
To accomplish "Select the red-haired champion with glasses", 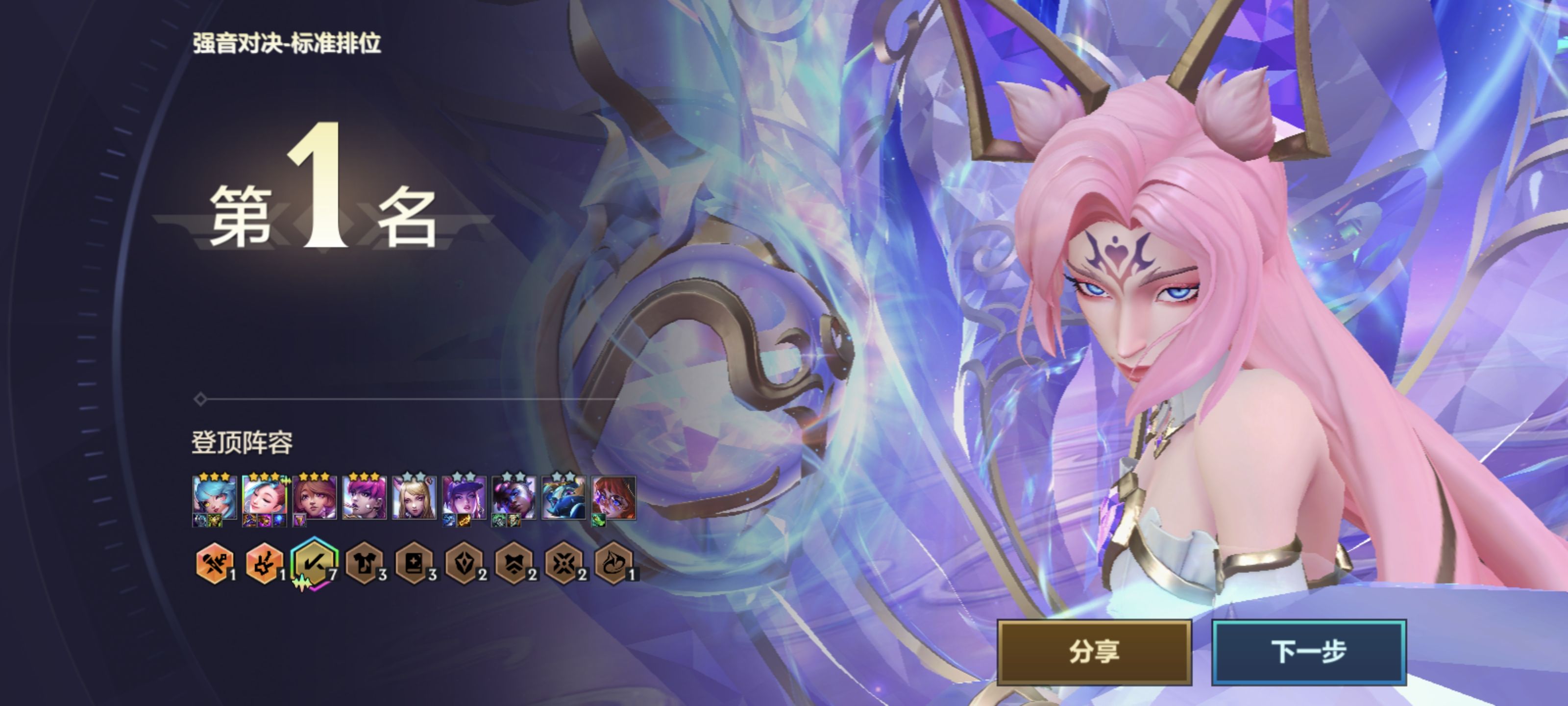I will coord(613,498).
